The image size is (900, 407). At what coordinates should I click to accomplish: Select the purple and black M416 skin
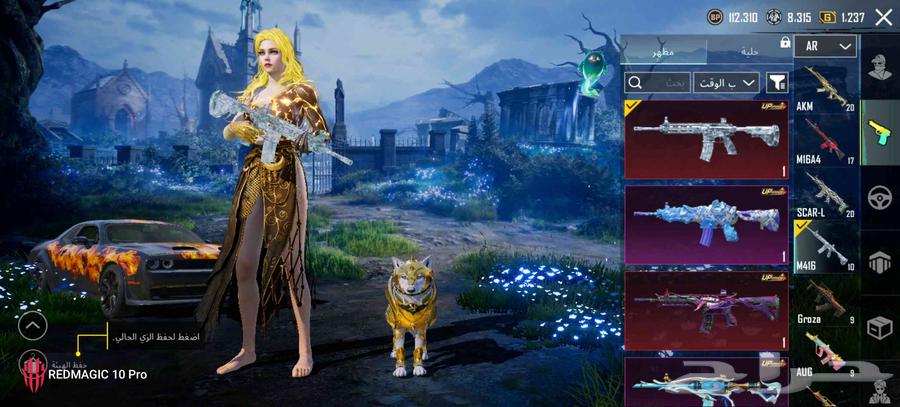pyautogui.click(x=707, y=310)
